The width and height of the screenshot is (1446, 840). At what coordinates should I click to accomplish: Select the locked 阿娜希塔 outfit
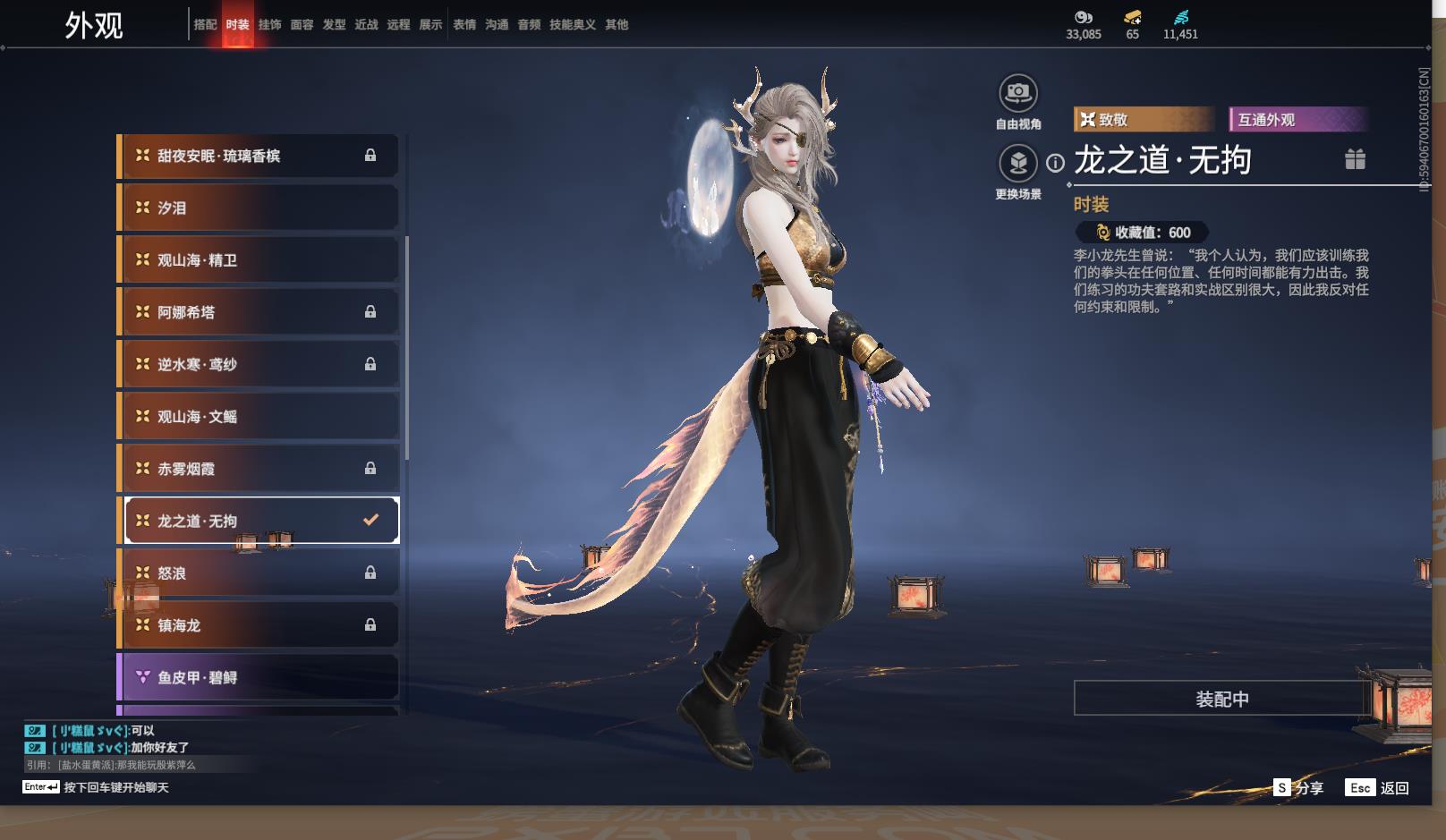[259, 312]
